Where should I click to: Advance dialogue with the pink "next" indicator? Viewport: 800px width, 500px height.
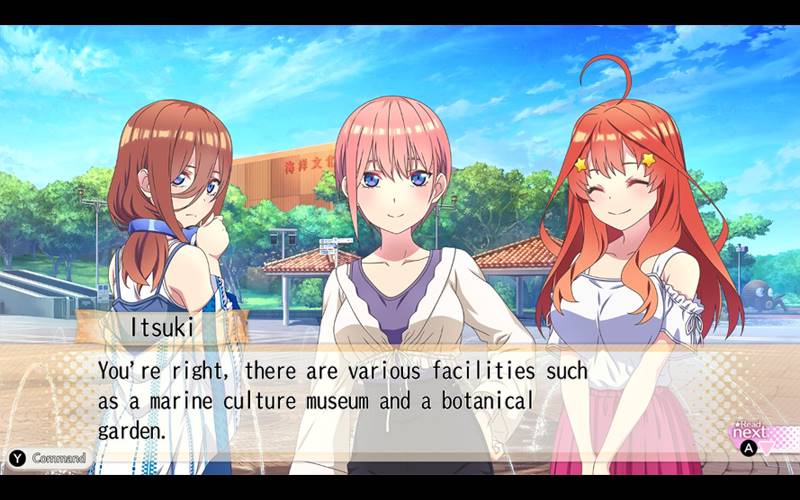751,435
